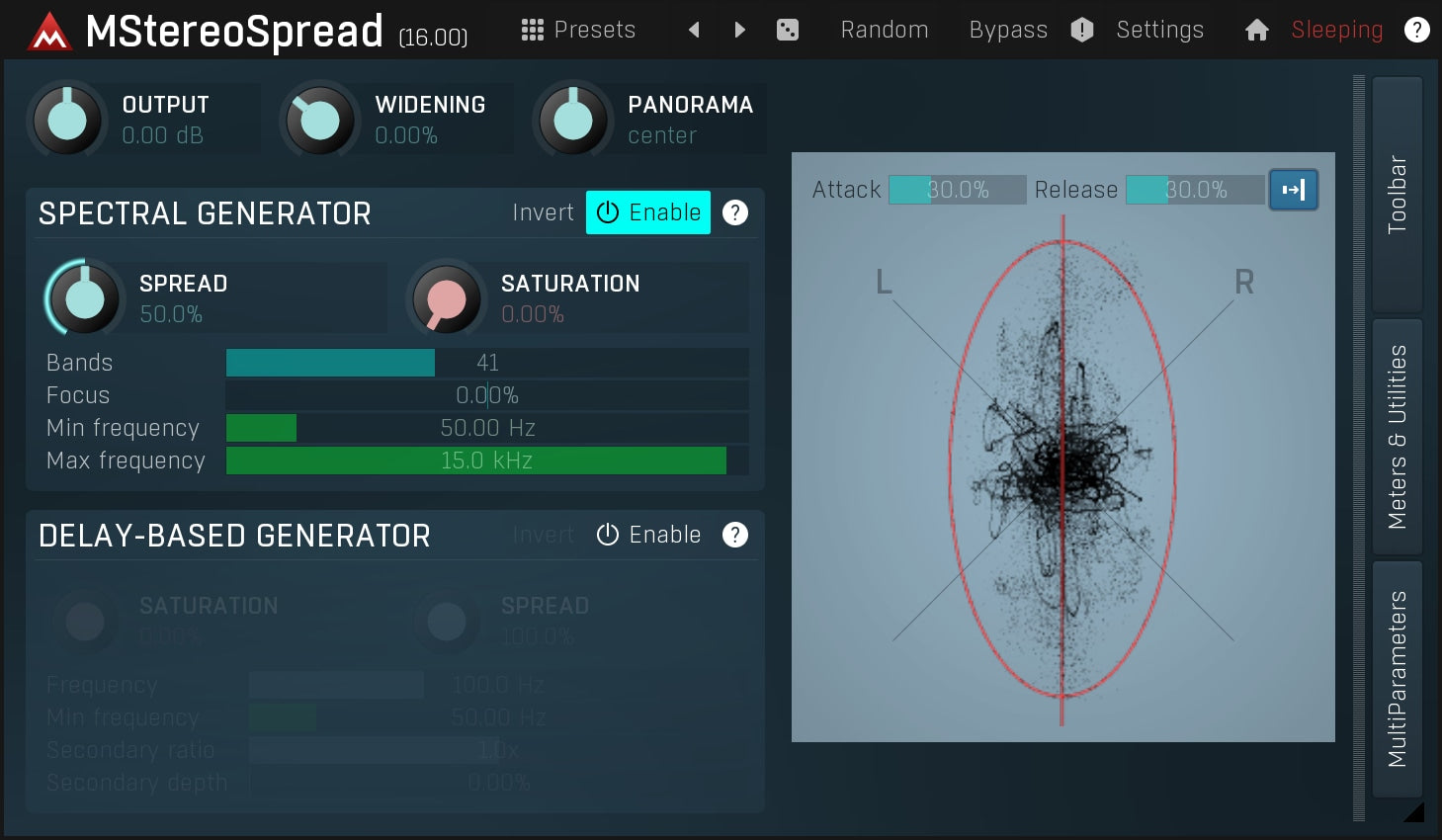Expand the Meters & Utilities panel

[x=1398, y=435]
